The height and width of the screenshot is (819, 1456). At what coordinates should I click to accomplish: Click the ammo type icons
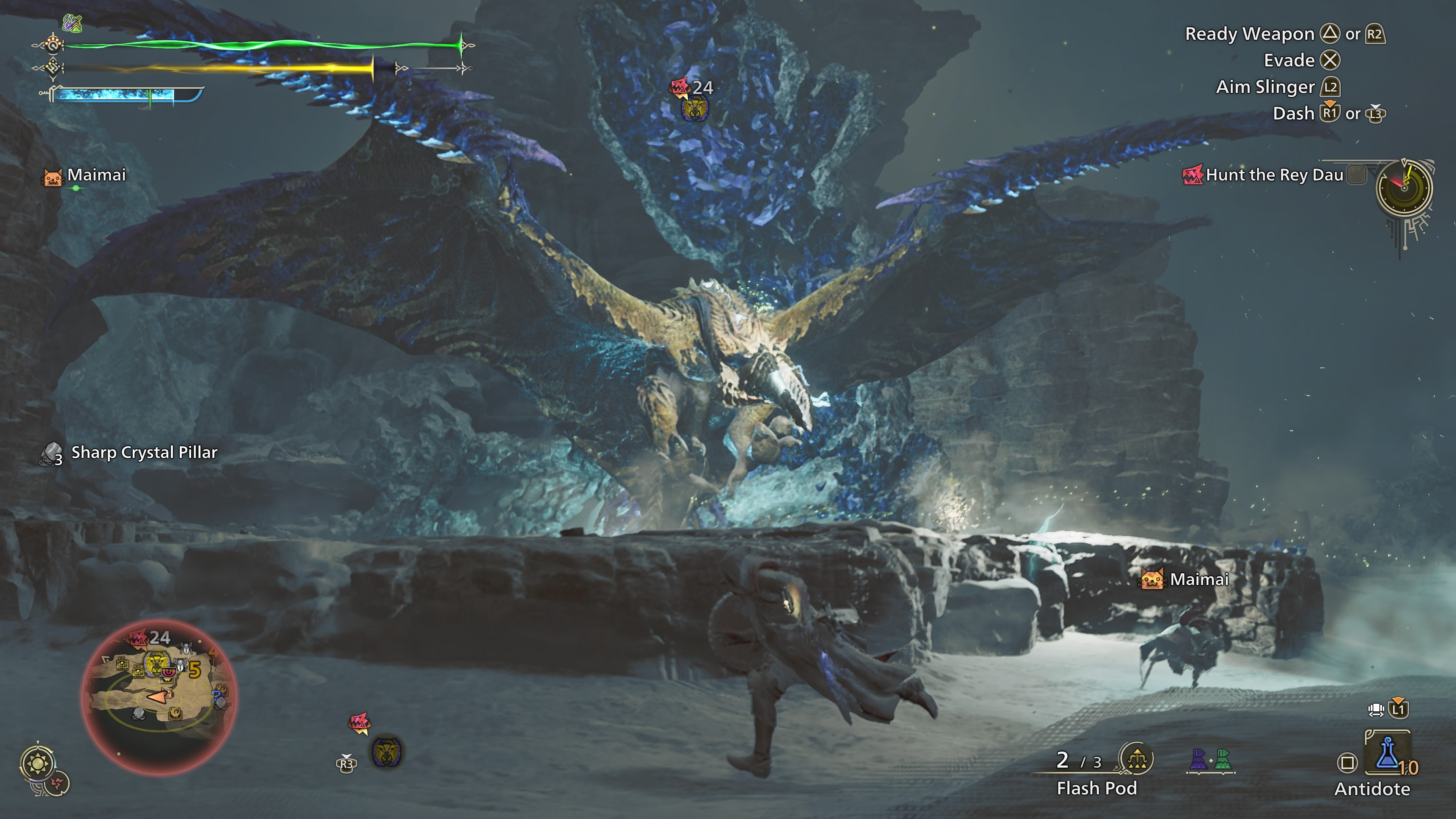point(1210,759)
